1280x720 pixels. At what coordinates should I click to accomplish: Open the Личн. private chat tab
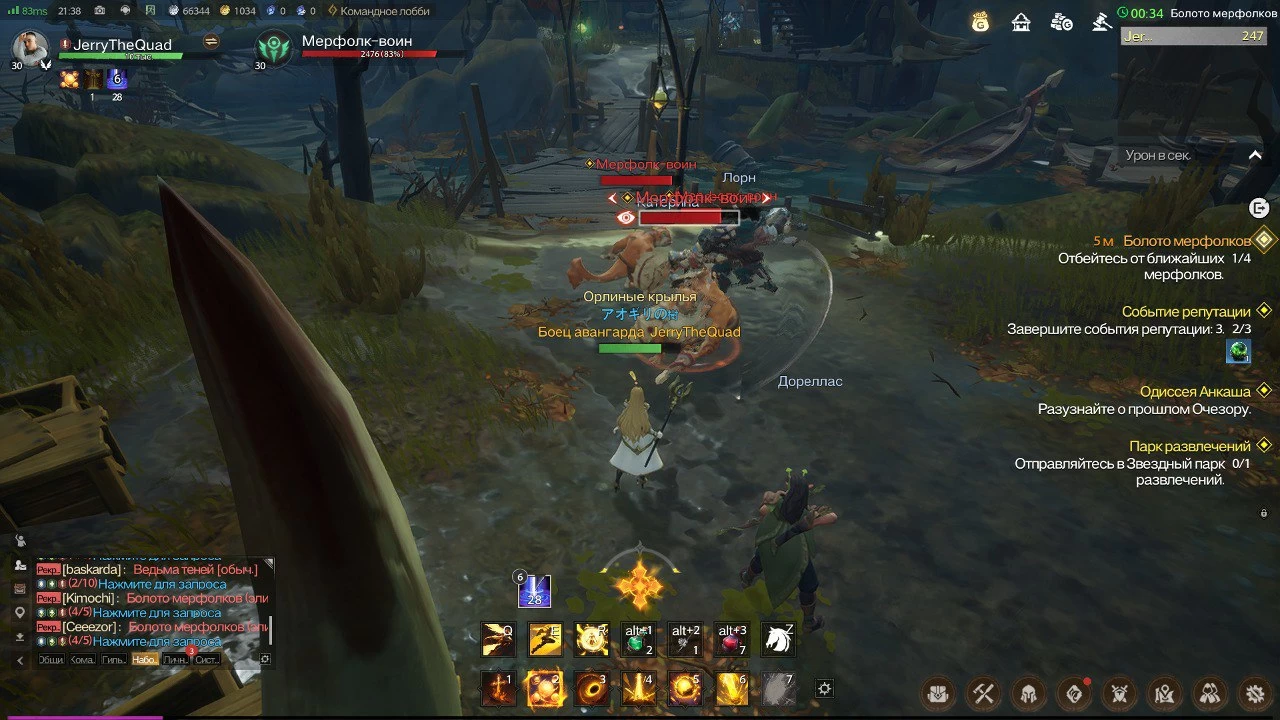click(175, 660)
